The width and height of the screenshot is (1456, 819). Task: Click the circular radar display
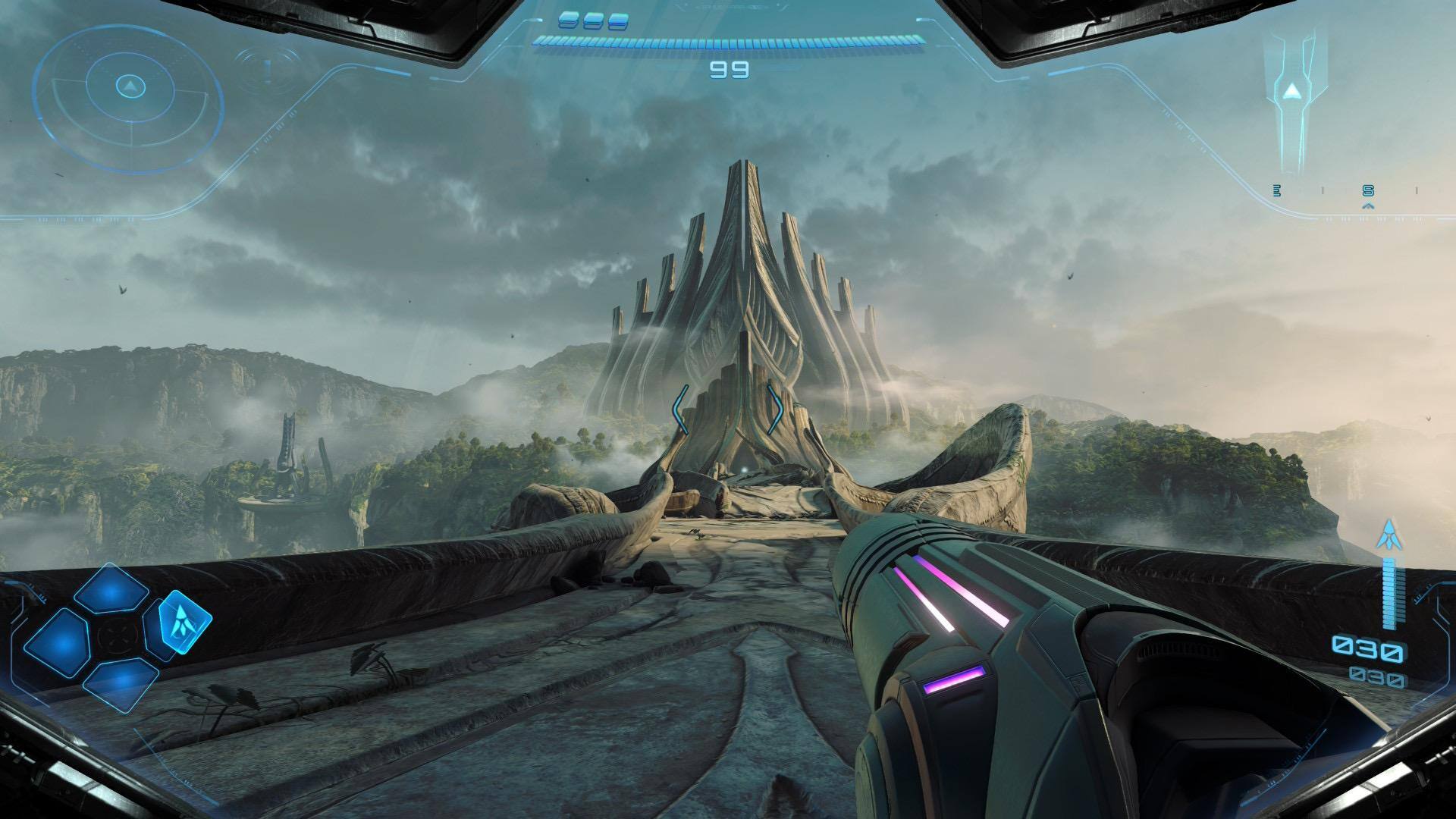[x=130, y=87]
